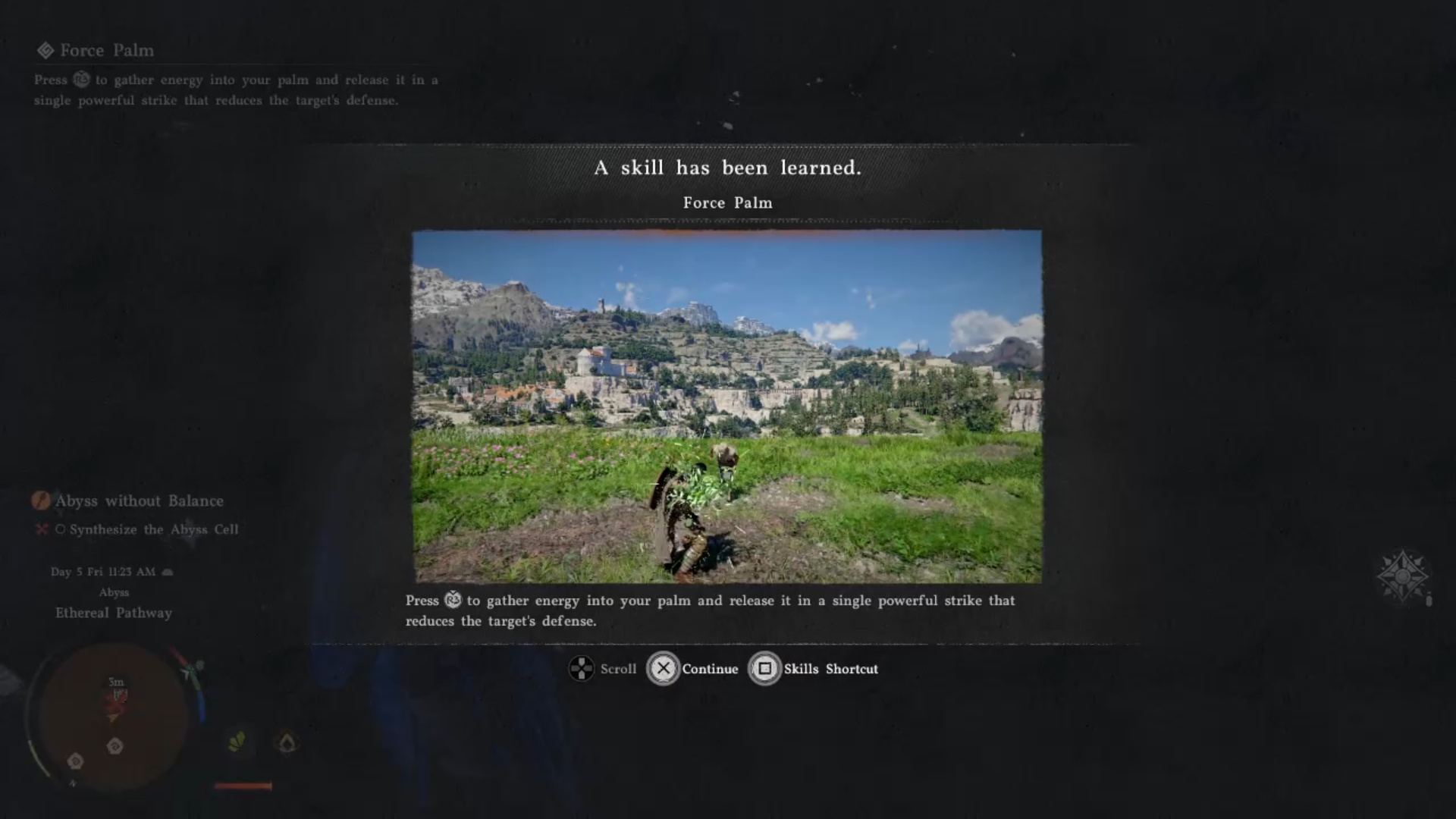Check the circle beside Synthesize the Abyss Cell
The height and width of the screenshot is (819, 1456).
tap(62, 529)
